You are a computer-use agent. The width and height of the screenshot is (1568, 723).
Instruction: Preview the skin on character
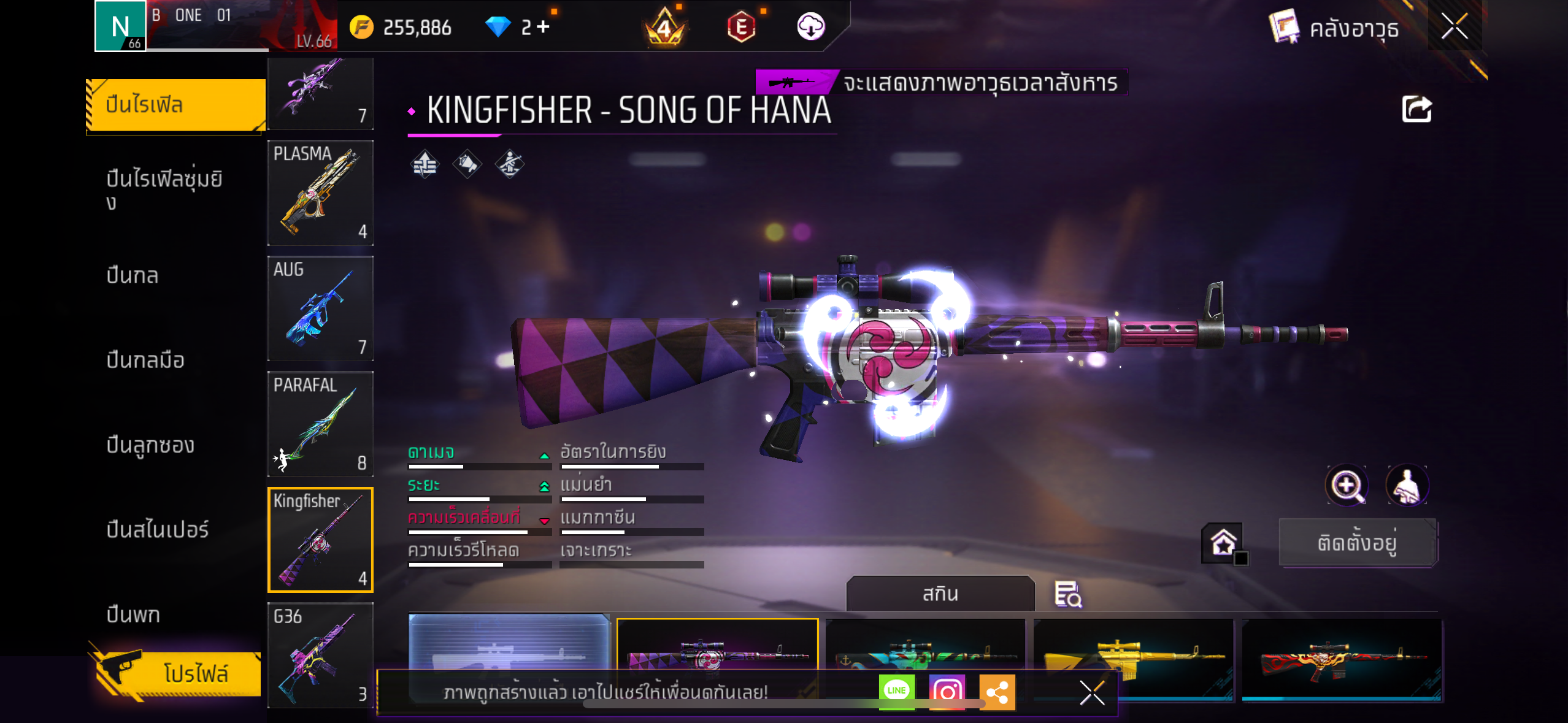[x=1407, y=486]
